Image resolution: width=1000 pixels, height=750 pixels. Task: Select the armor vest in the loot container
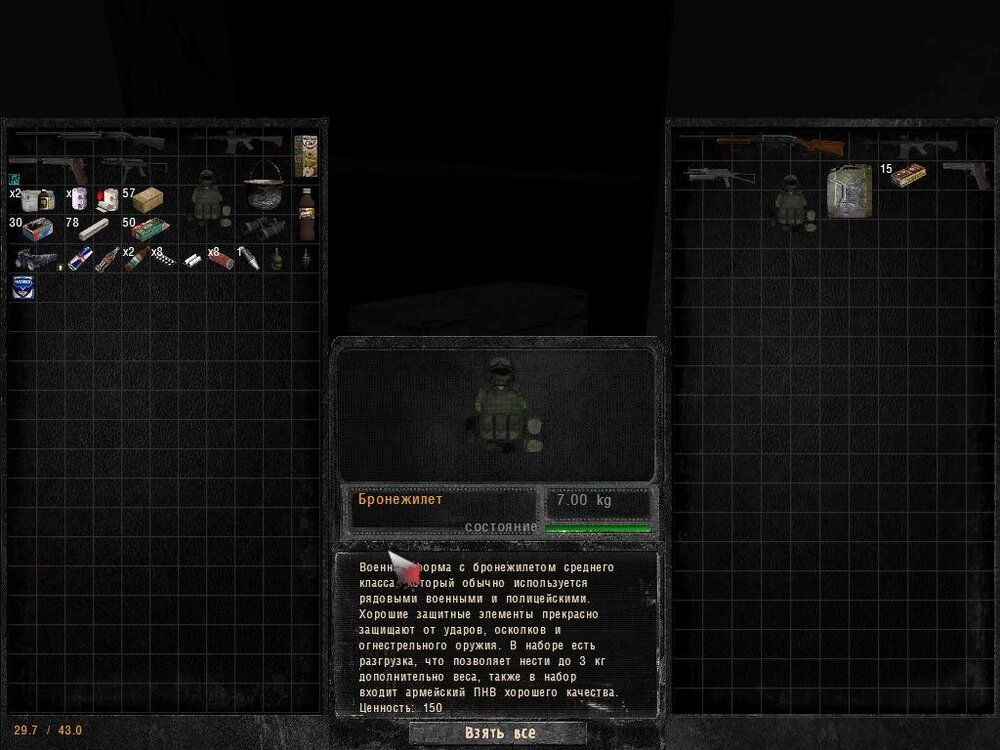point(791,202)
